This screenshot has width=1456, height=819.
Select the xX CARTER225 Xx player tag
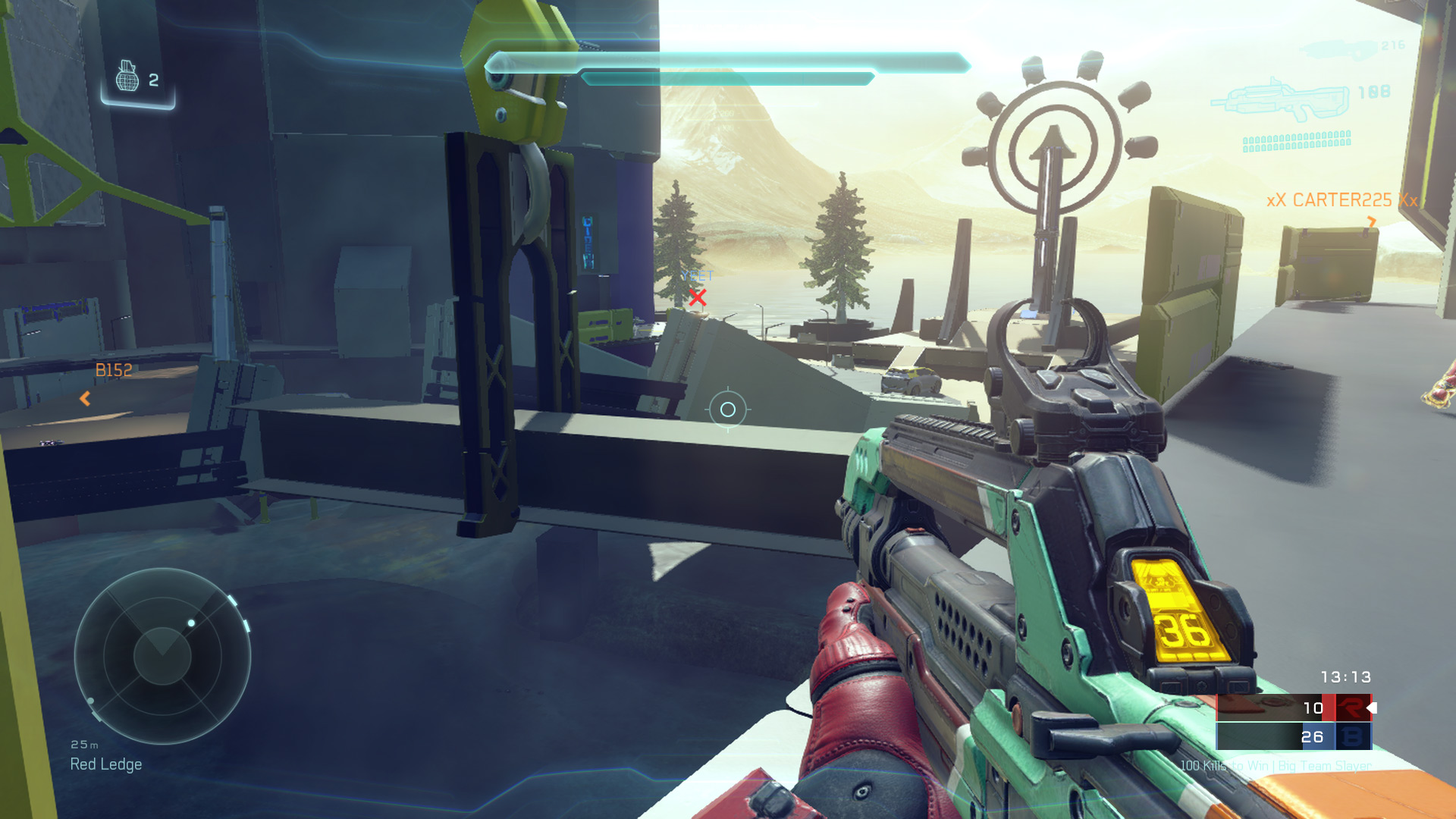point(1341,200)
